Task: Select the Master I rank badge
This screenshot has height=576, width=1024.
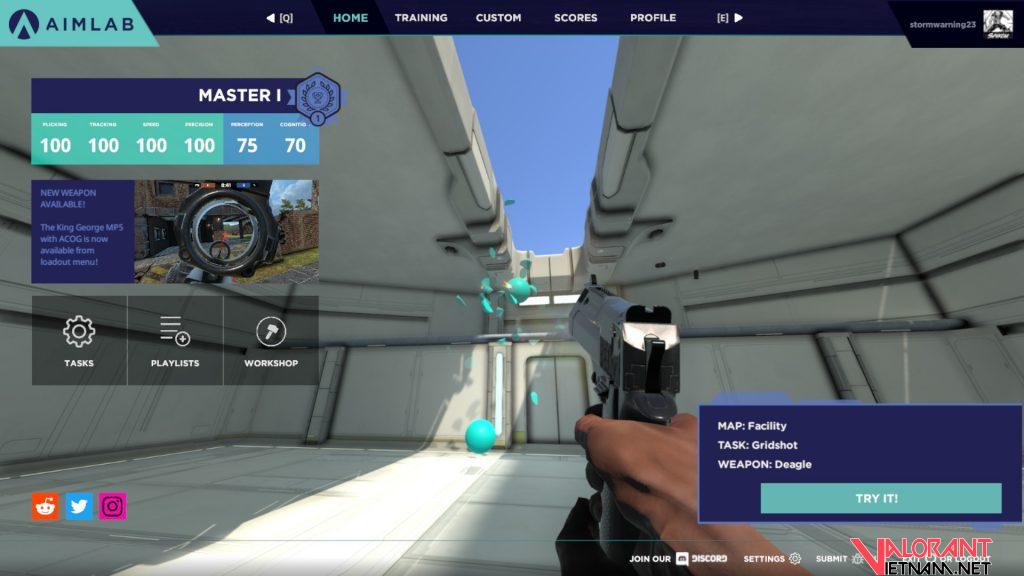Action: pos(318,98)
